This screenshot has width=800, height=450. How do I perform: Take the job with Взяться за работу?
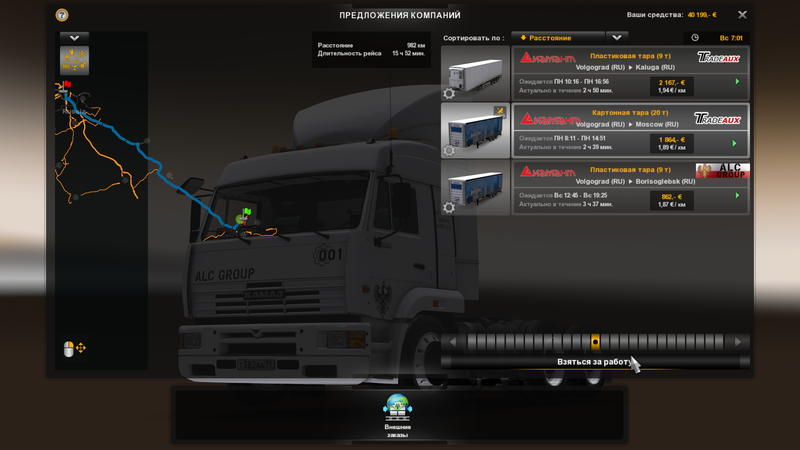click(594, 362)
